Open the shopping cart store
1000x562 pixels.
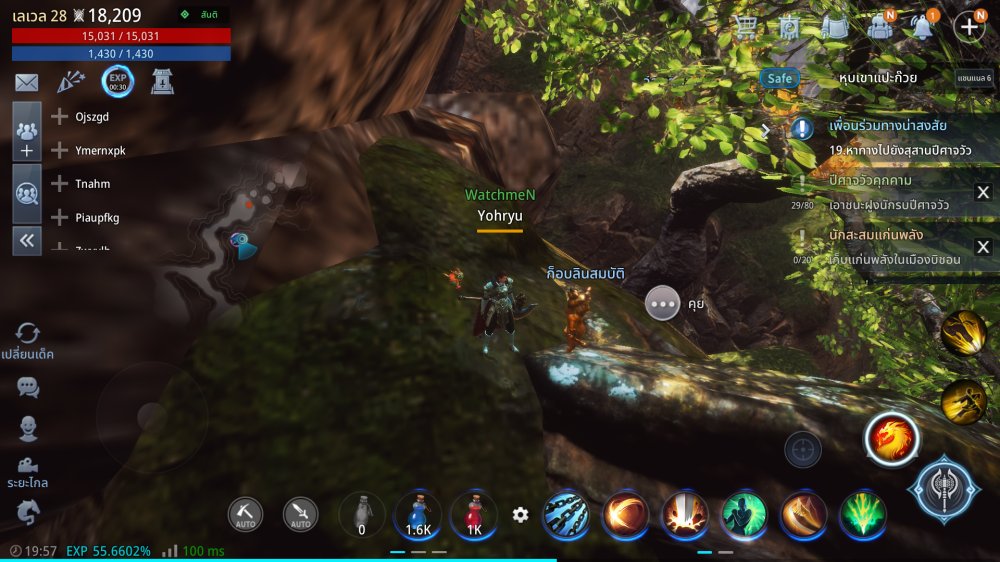[x=745, y=26]
